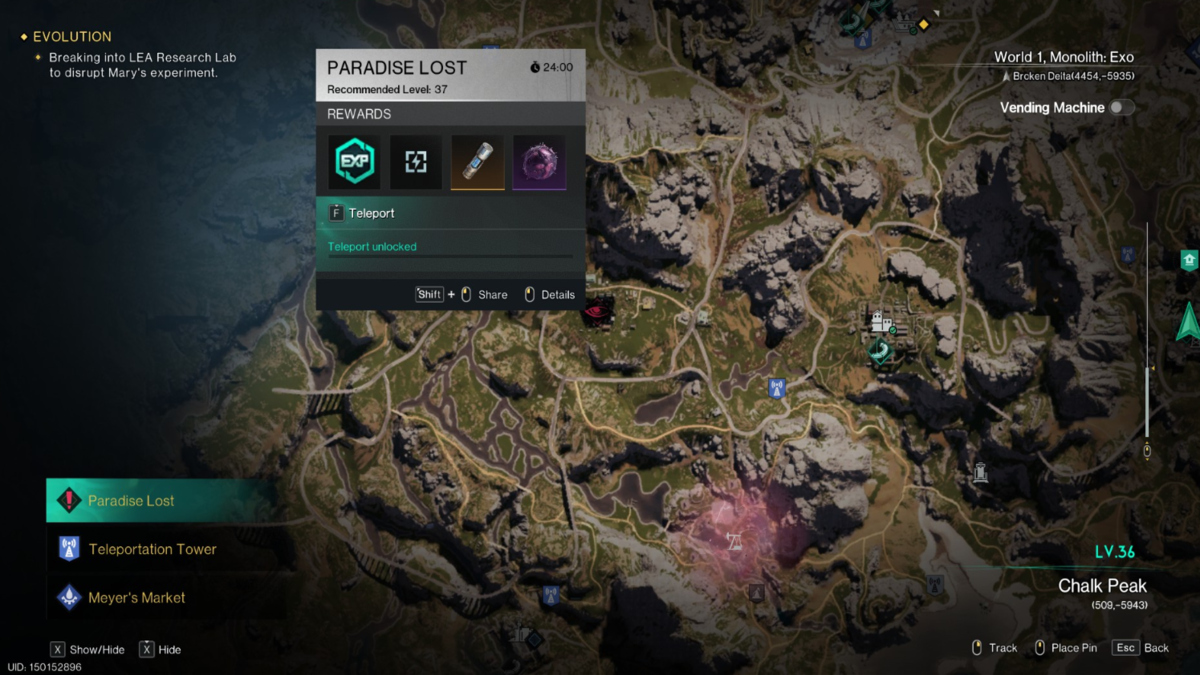Open Details for Paradise Lost
This screenshot has width=1200, height=675.
(x=550, y=295)
